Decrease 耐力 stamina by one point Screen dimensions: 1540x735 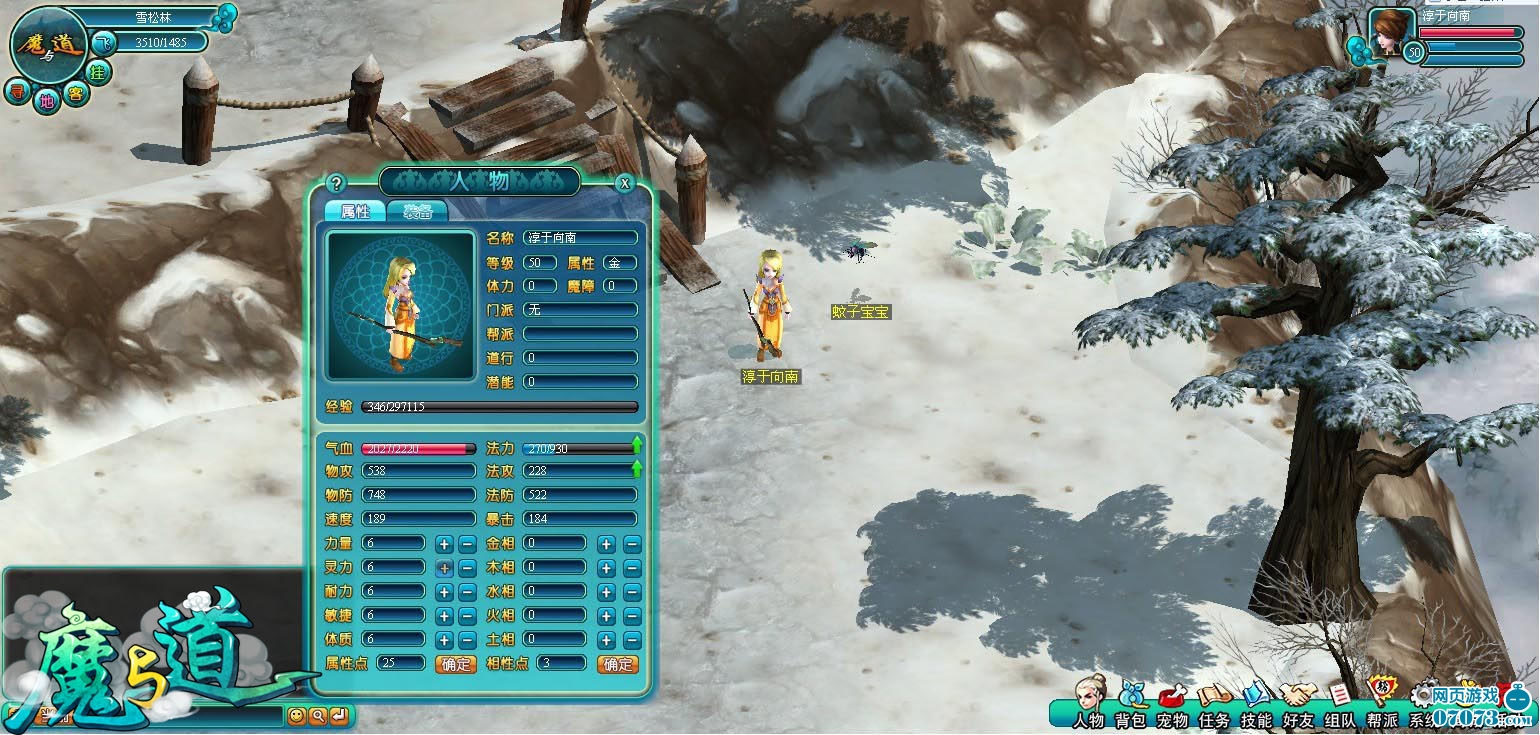pos(467,592)
